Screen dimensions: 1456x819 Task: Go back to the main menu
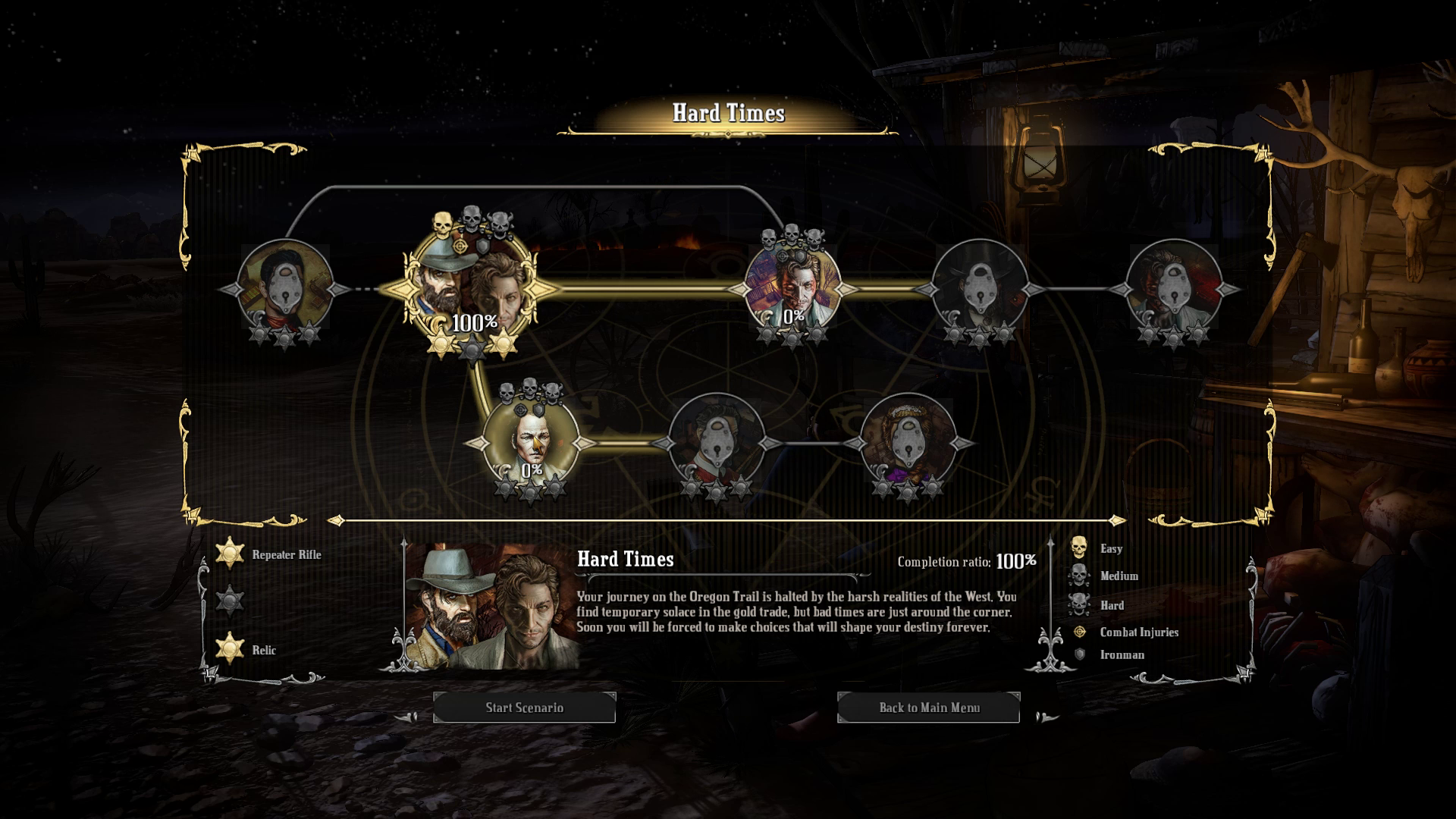coord(928,708)
